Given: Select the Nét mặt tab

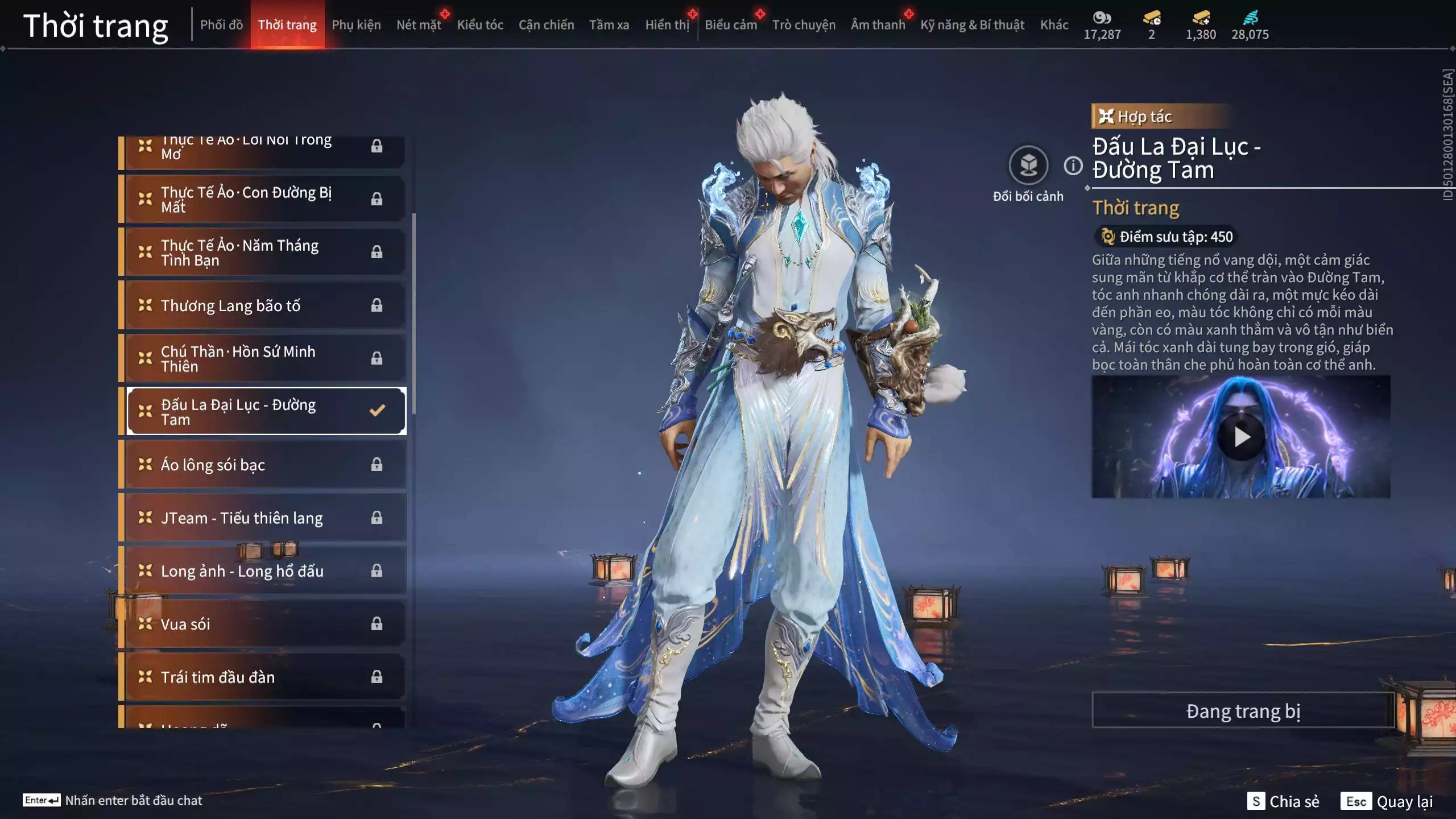Looking at the screenshot, I should [x=419, y=25].
